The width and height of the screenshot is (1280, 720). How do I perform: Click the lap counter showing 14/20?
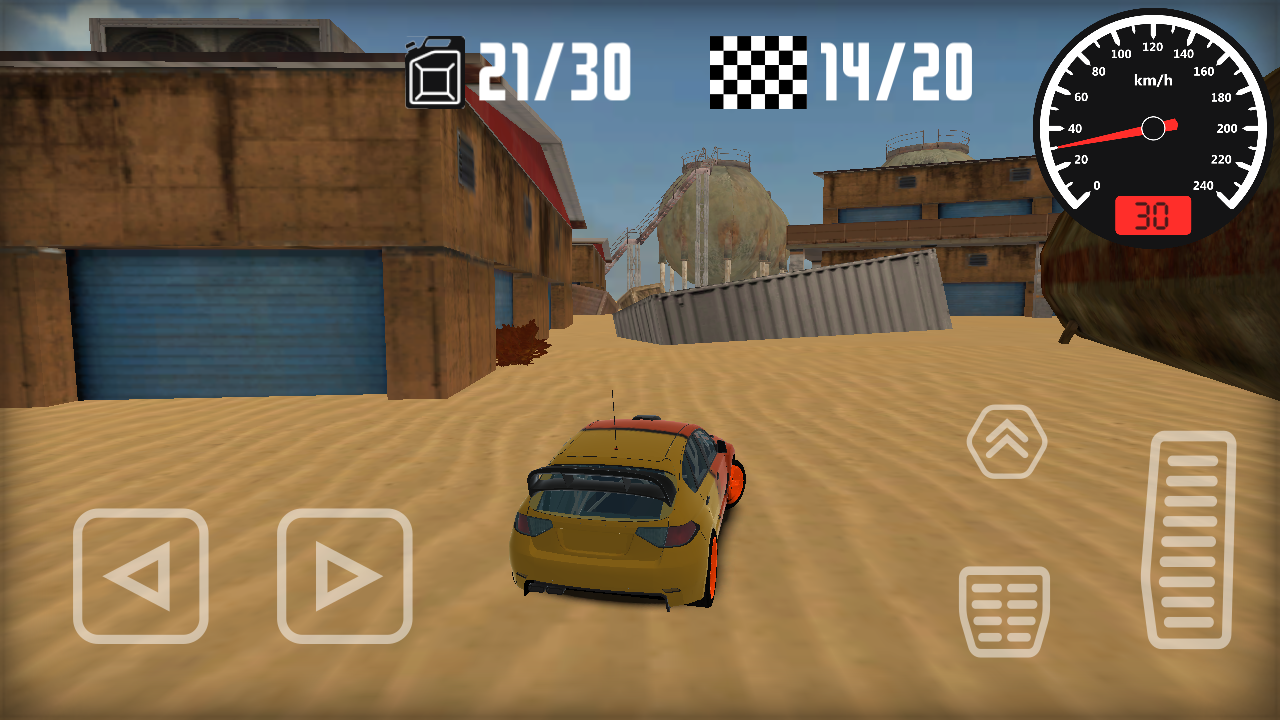click(x=893, y=68)
